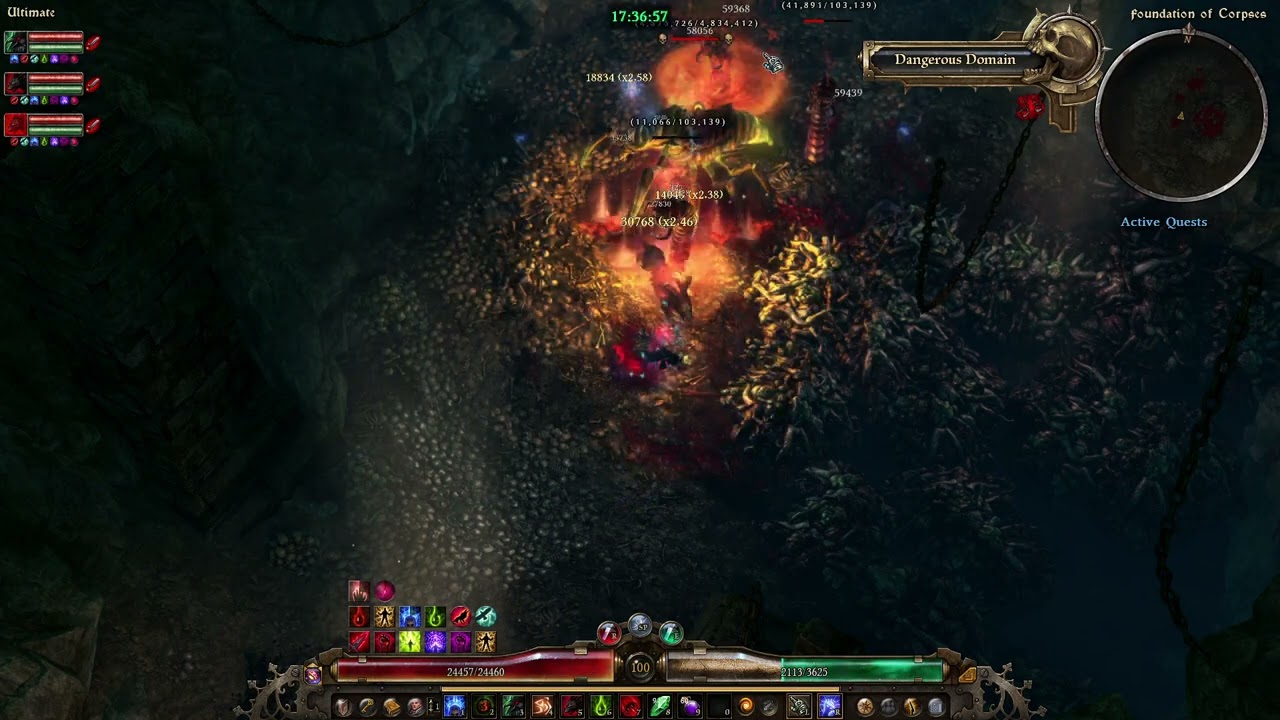Select the gauntlet left-click skill slot
This screenshot has width=1280, height=720.
coord(798,707)
